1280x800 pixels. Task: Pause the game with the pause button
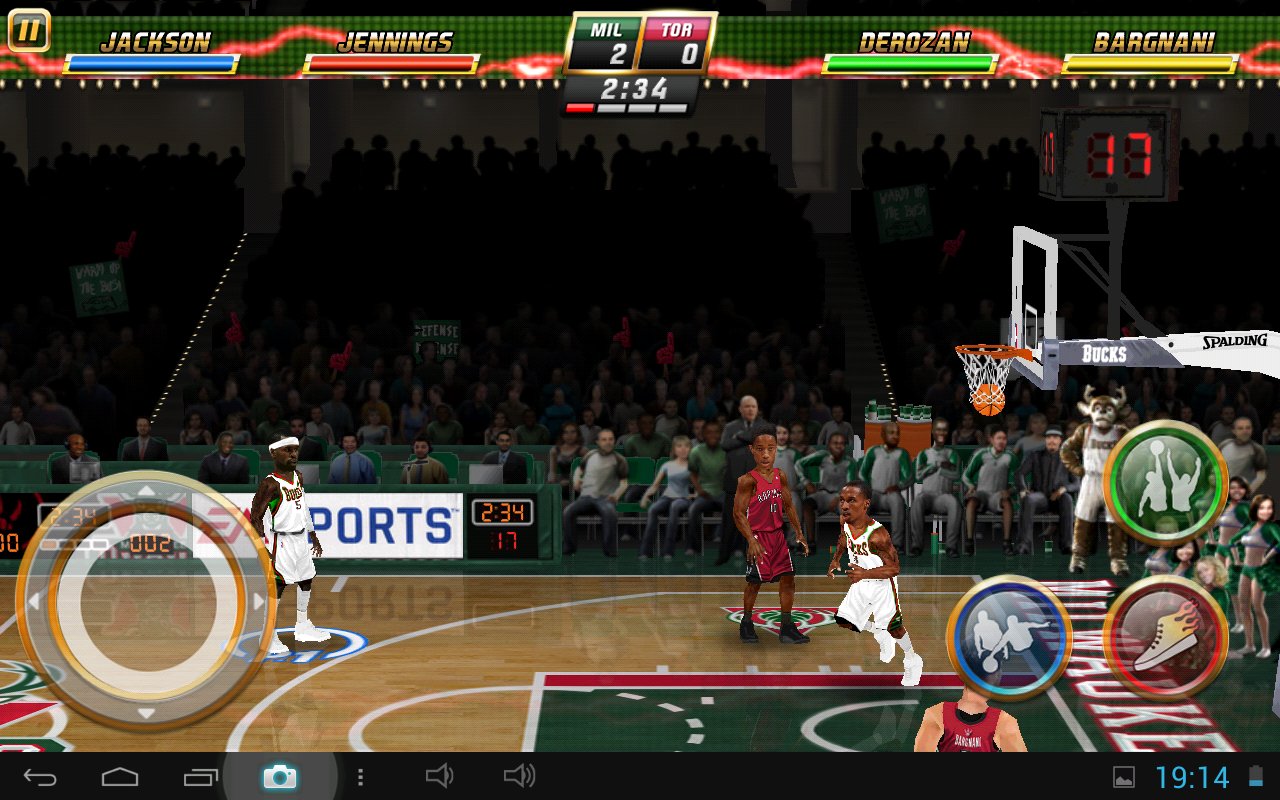[29, 31]
